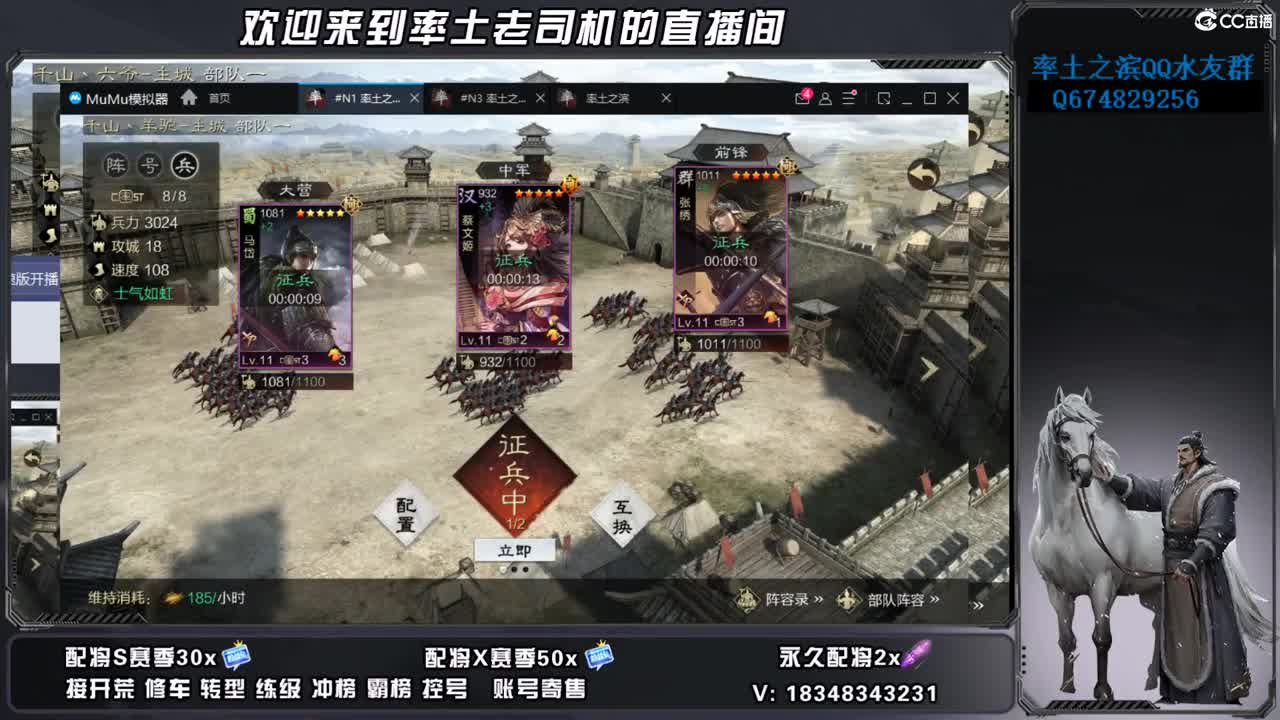
Task: Click the user account icon in the emulator title bar
Action: (825, 98)
